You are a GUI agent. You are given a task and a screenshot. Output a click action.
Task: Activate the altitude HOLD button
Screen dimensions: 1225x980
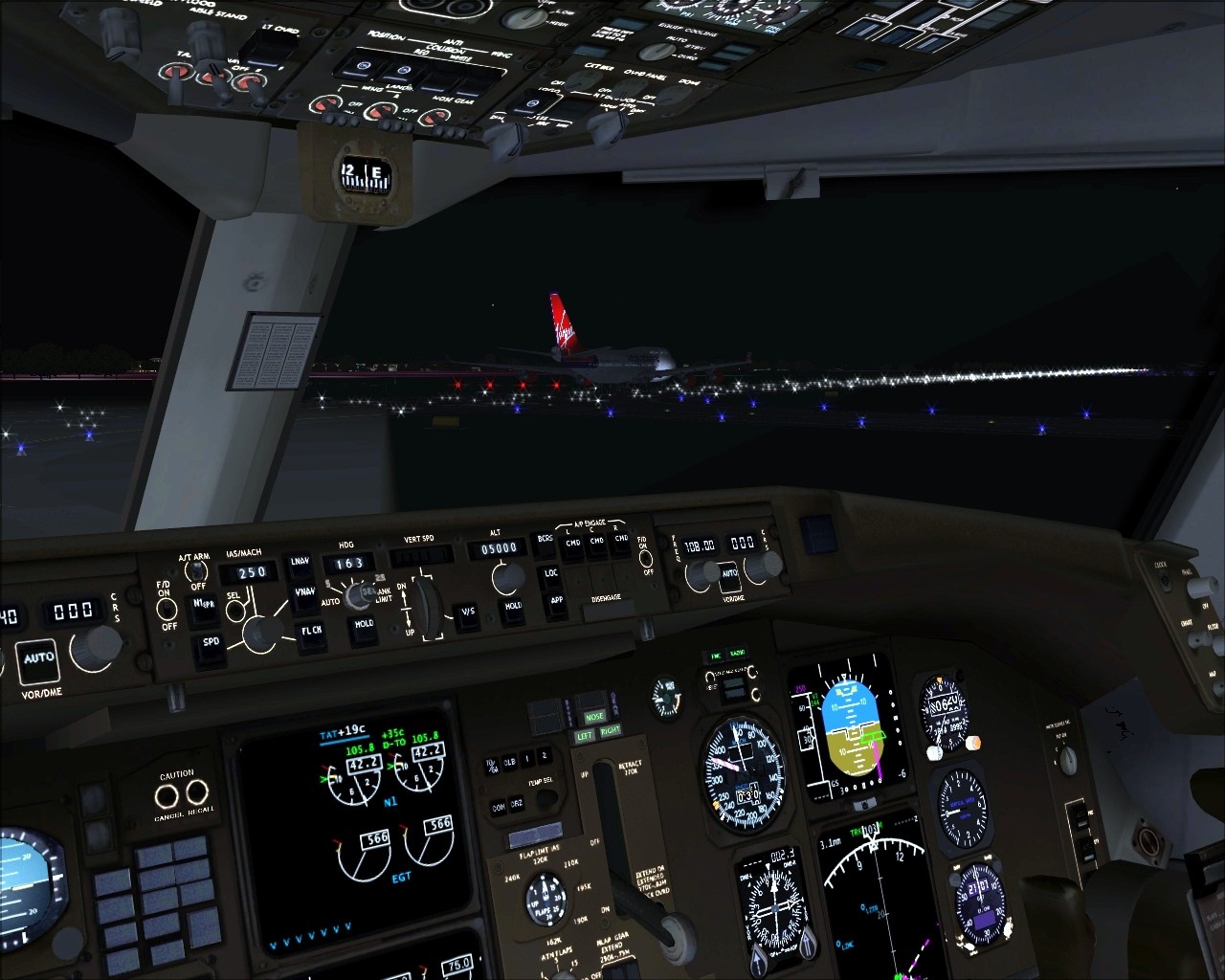click(x=513, y=608)
